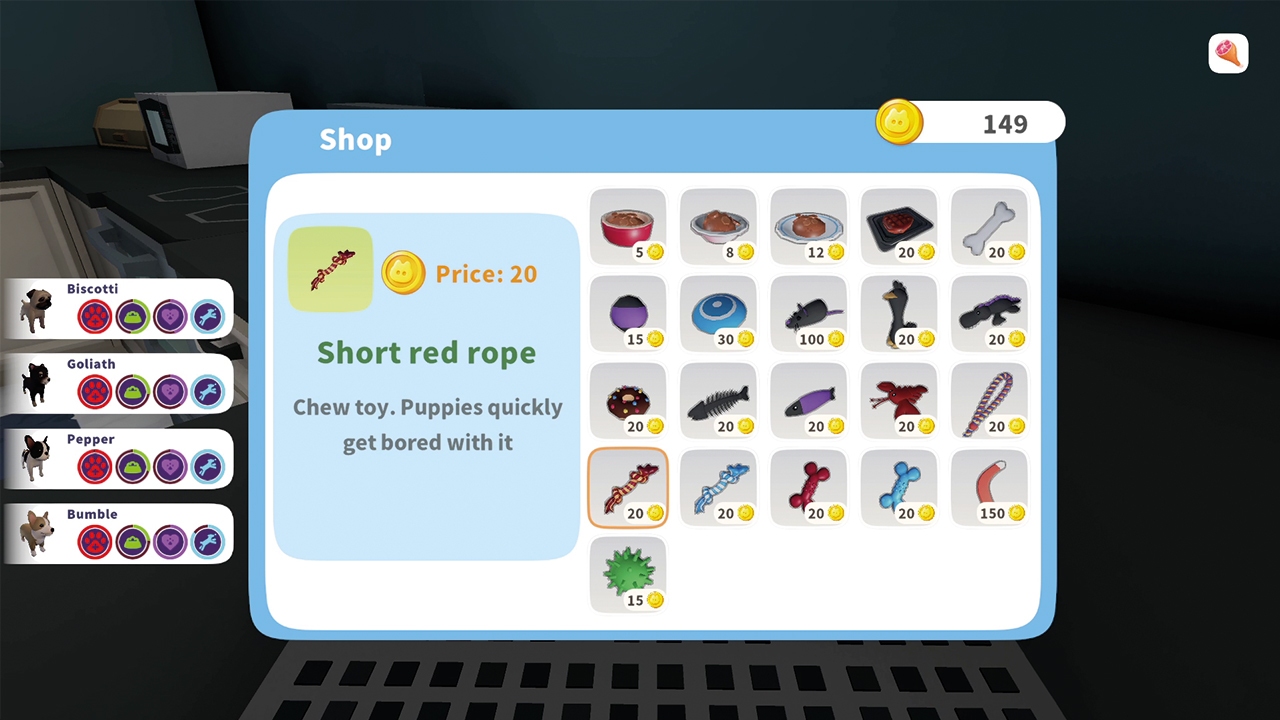Select the blue frisbee costing 30 coins
Screen dimensions: 1280x720
click(x=718, y=312)
